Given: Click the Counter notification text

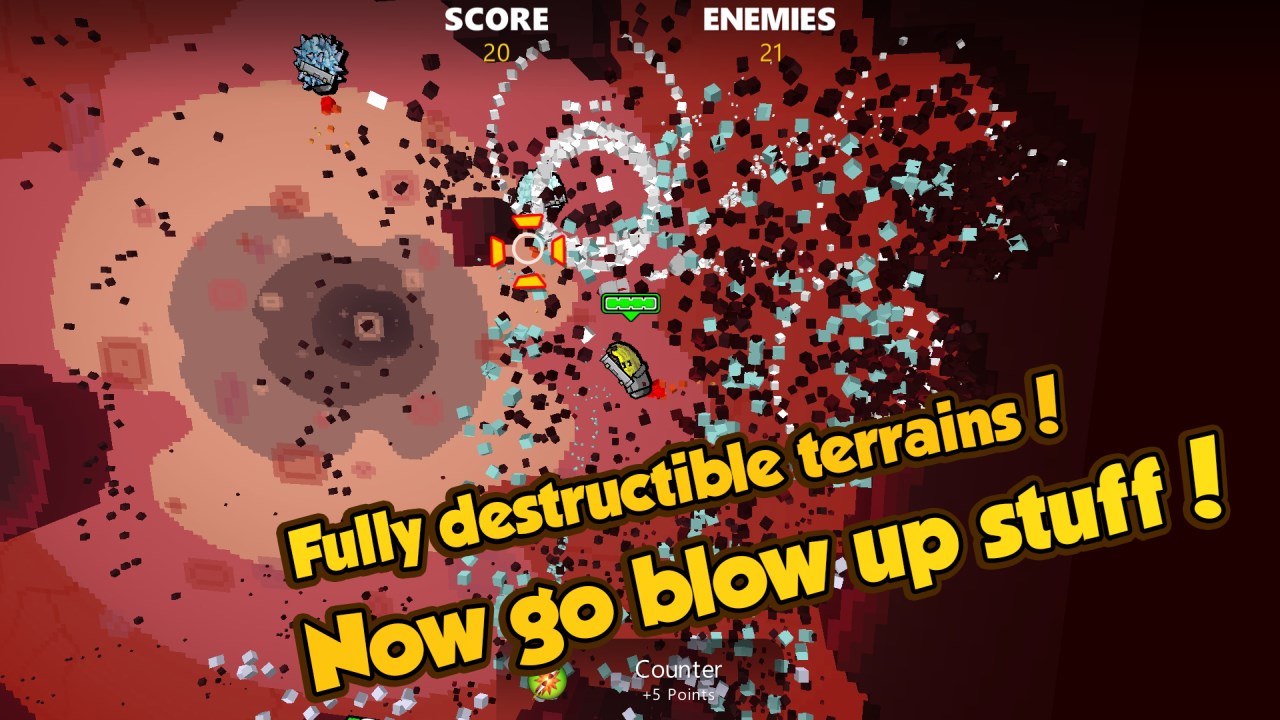Looking at the screenshot, I should point(678,667).
